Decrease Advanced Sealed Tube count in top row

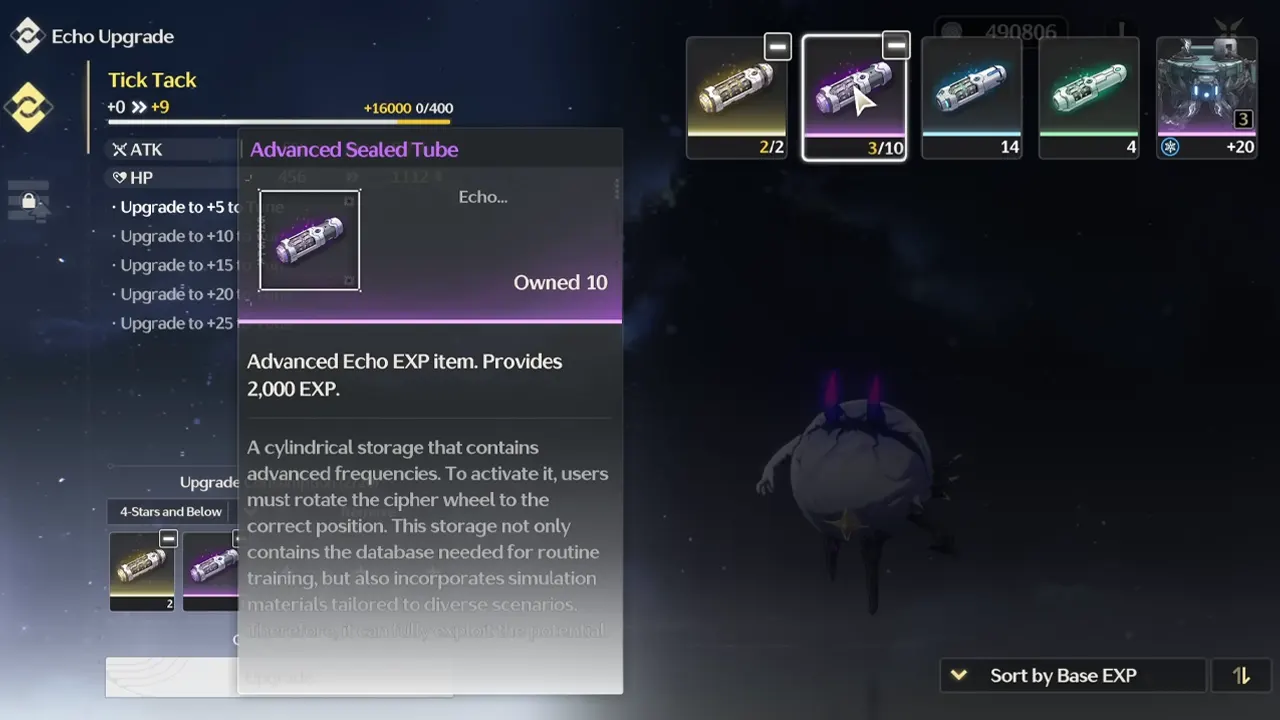click(896, 46)
